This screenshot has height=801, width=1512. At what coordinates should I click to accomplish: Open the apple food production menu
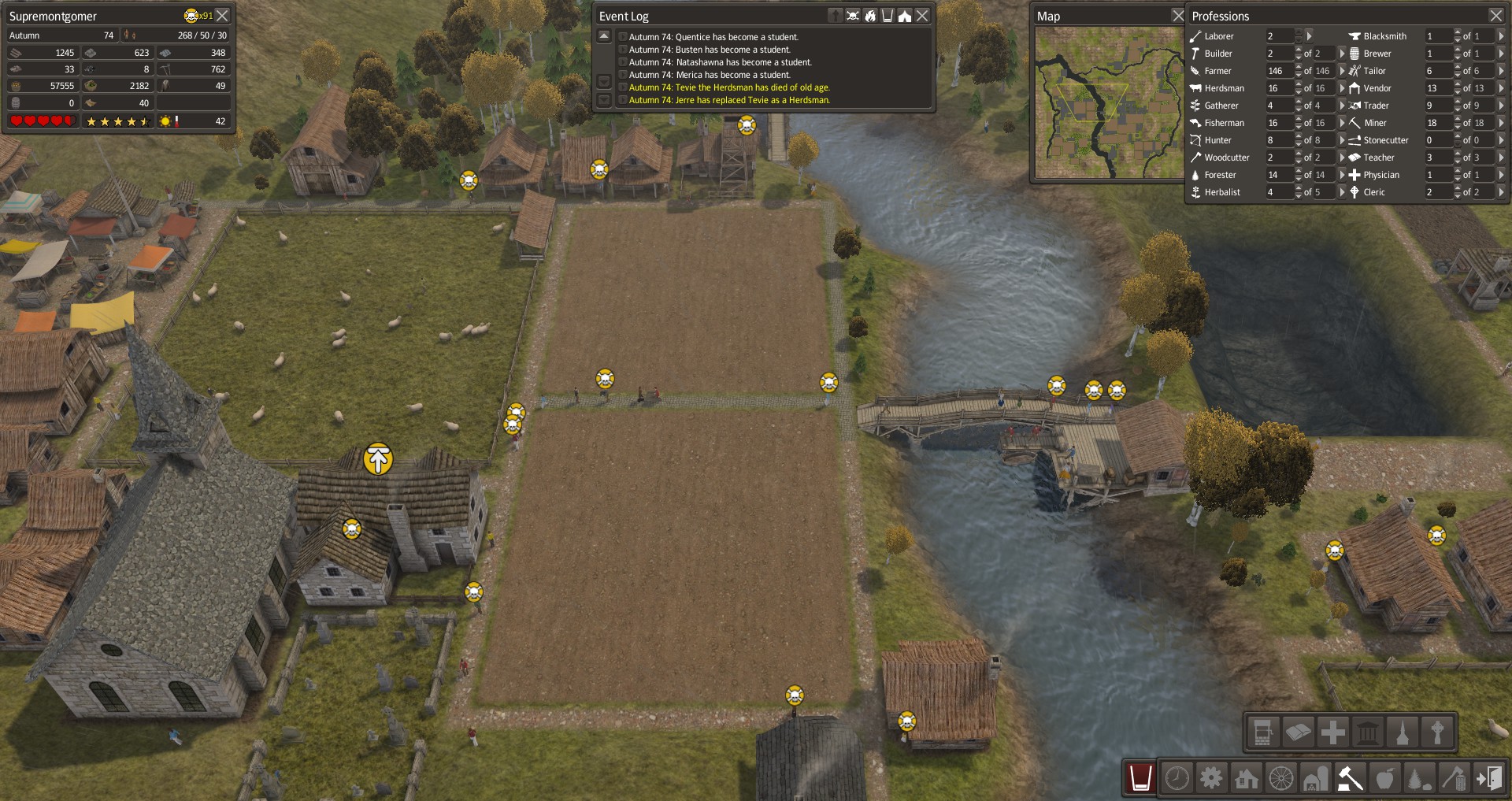click(1385, 778)
